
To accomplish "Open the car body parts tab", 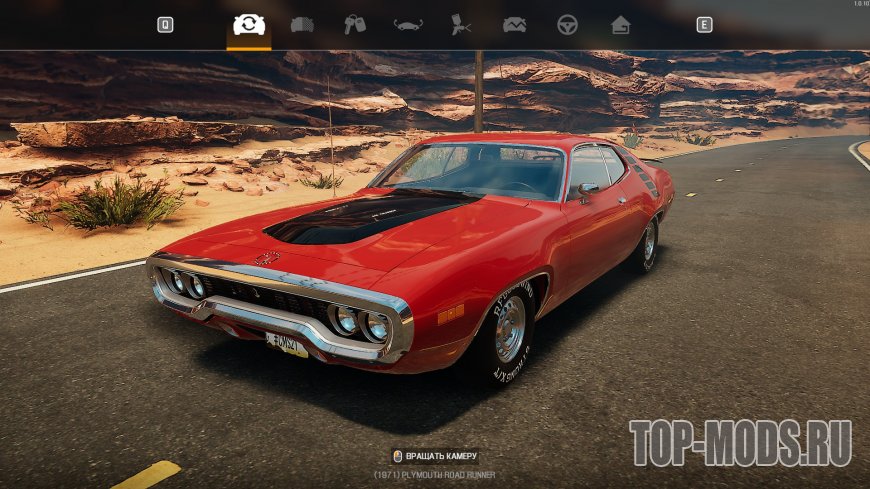I will [302, 25].
